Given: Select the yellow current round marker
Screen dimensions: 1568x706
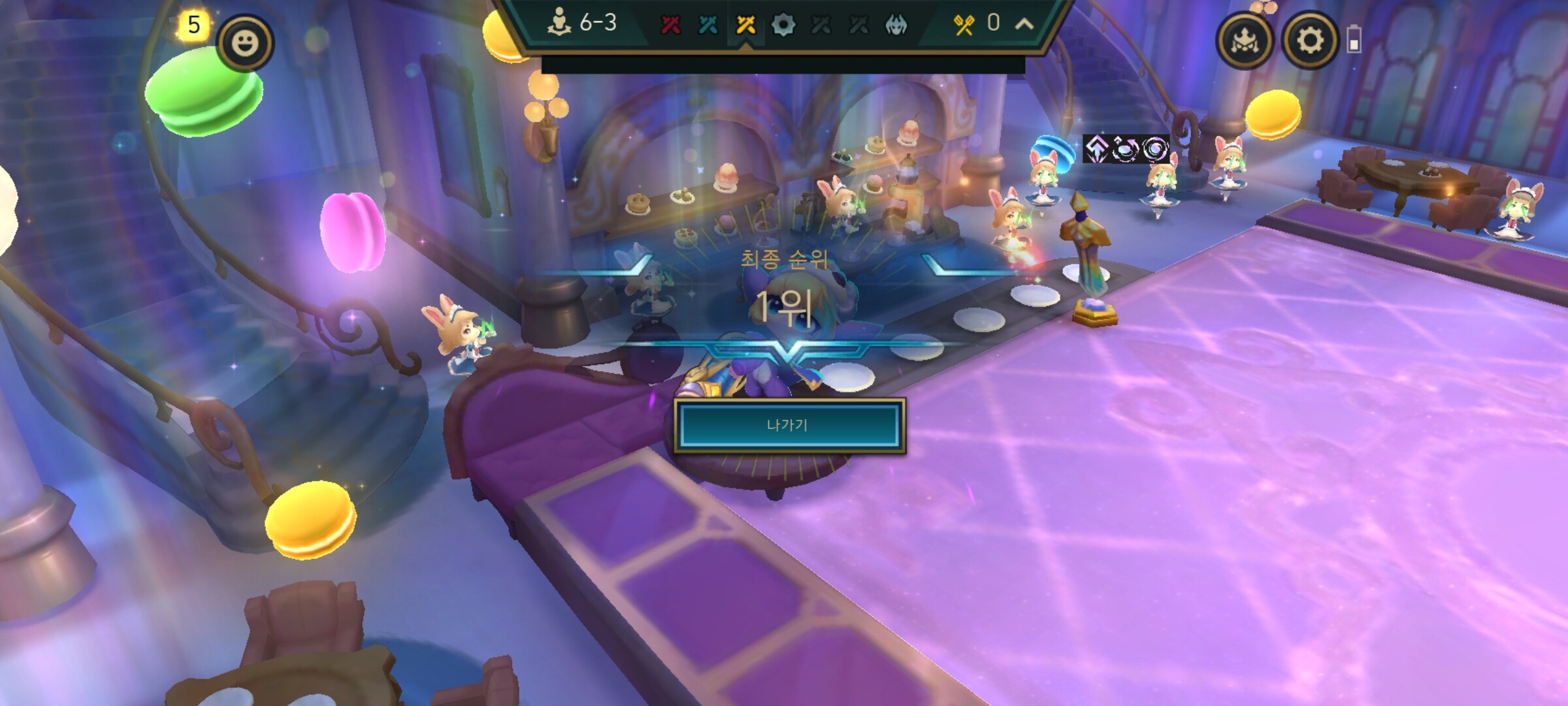Looking at the screenshot, I should [745, 25].
